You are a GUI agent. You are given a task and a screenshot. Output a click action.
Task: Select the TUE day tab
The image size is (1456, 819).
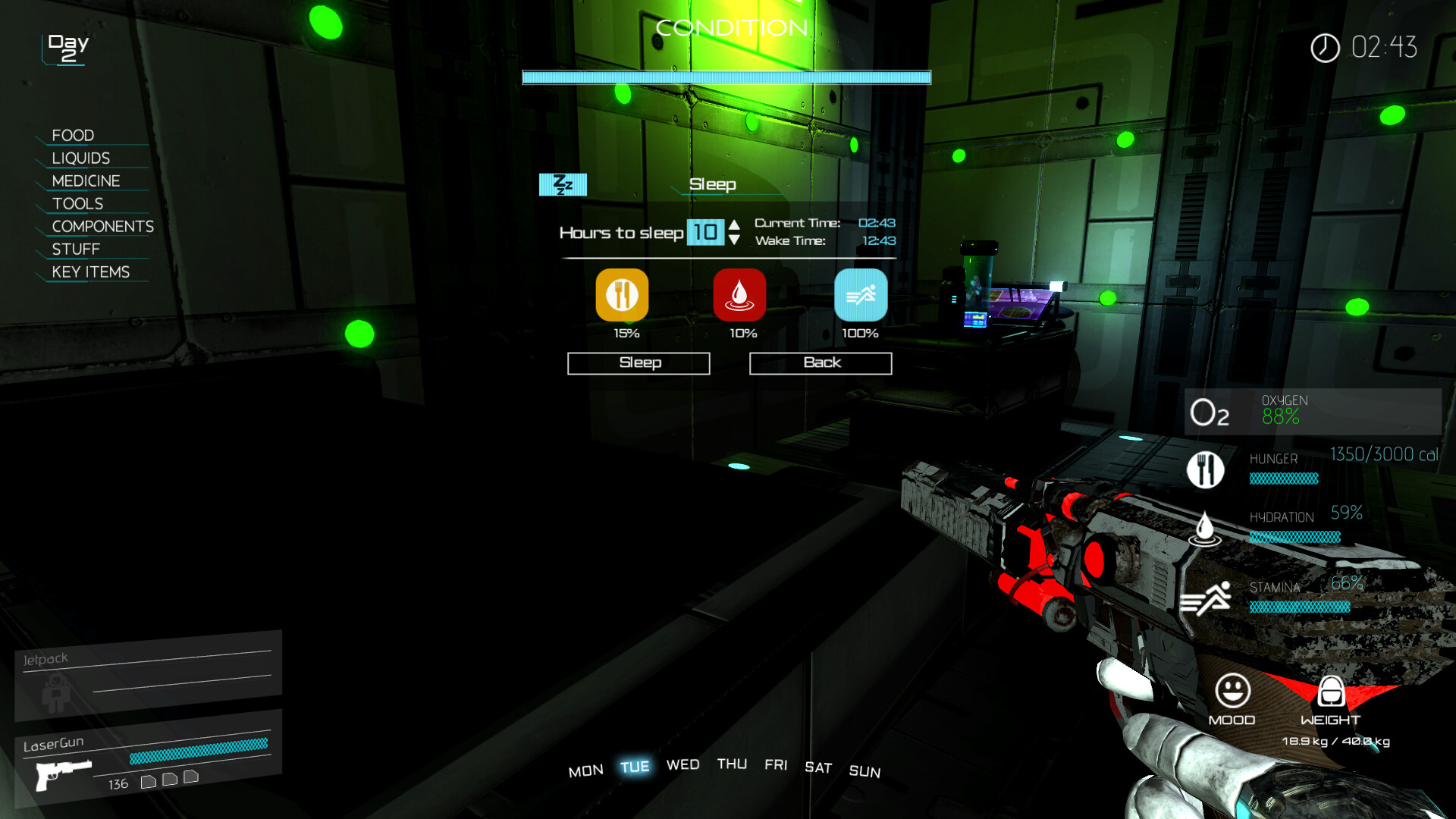(x=635, y=766)
